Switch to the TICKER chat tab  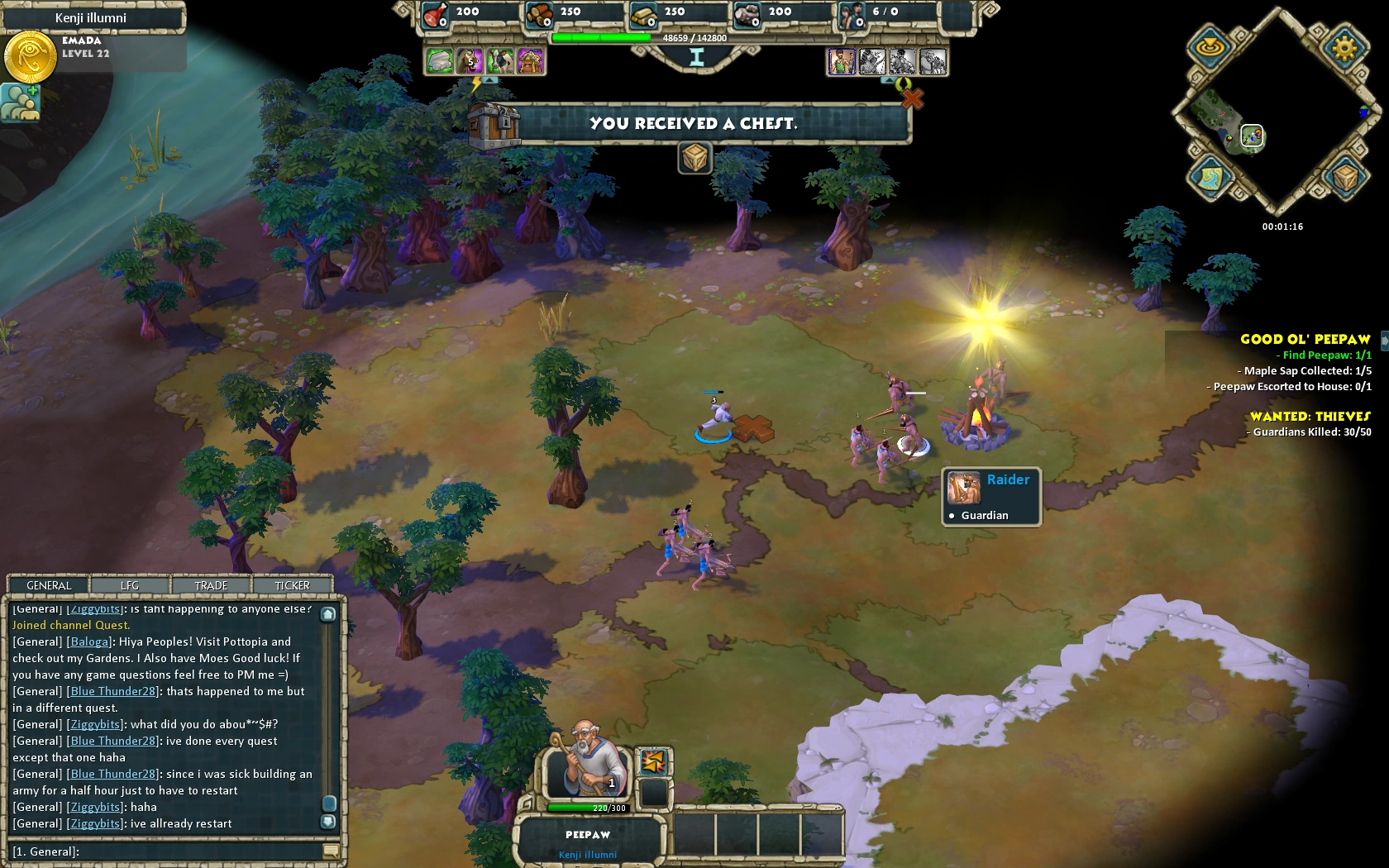point(291,585)
